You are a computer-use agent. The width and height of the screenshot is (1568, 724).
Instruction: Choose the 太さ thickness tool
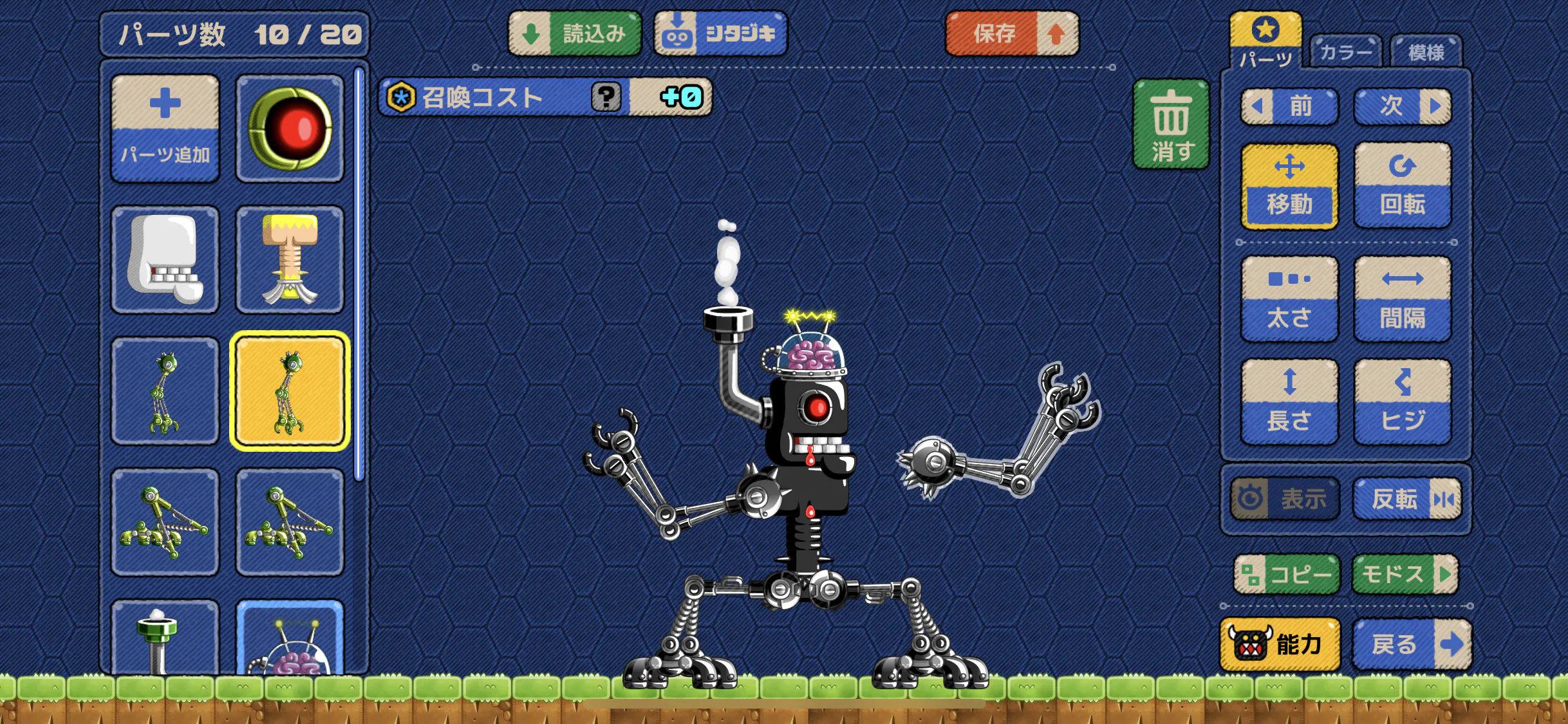pos(1289,299)
